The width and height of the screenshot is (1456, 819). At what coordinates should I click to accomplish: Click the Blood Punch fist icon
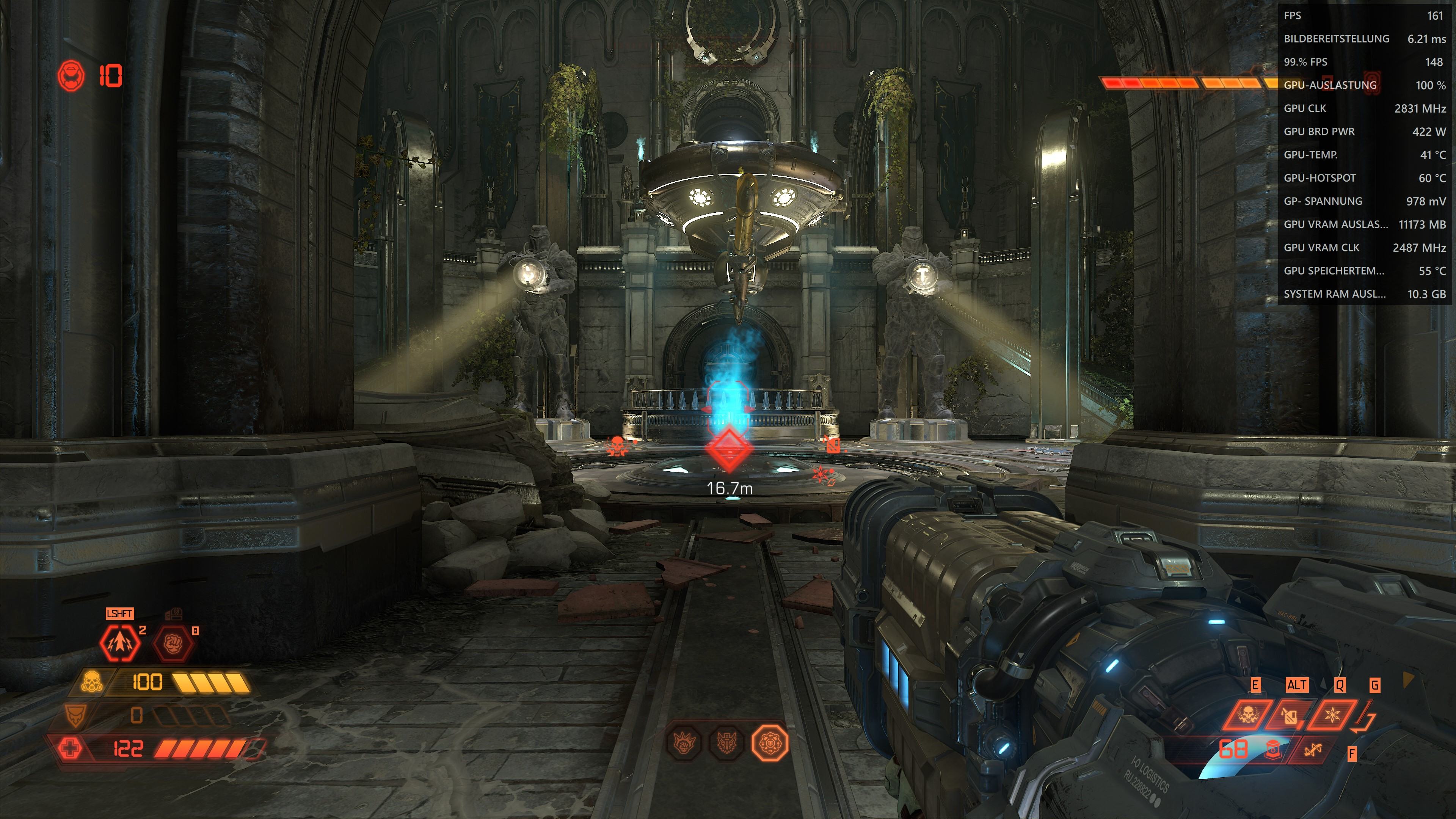(174, 643)
